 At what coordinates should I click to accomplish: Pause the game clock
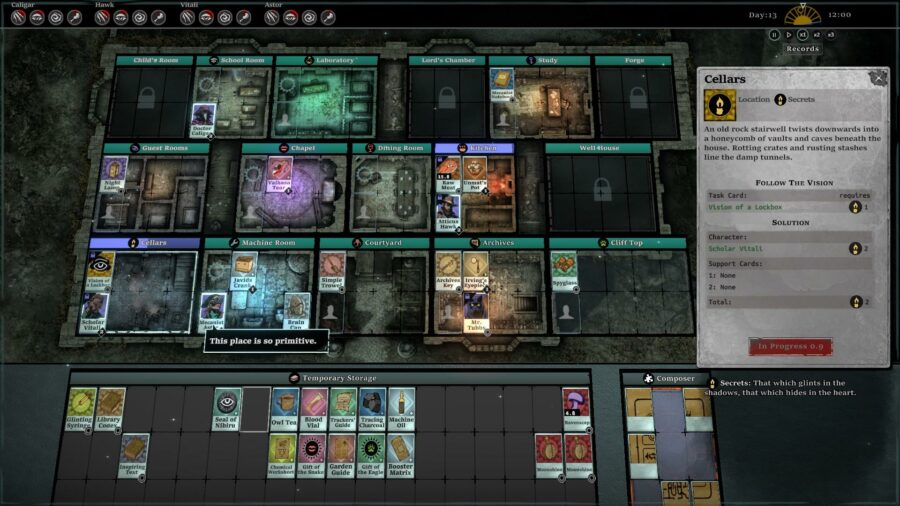[x=774, y=35]
